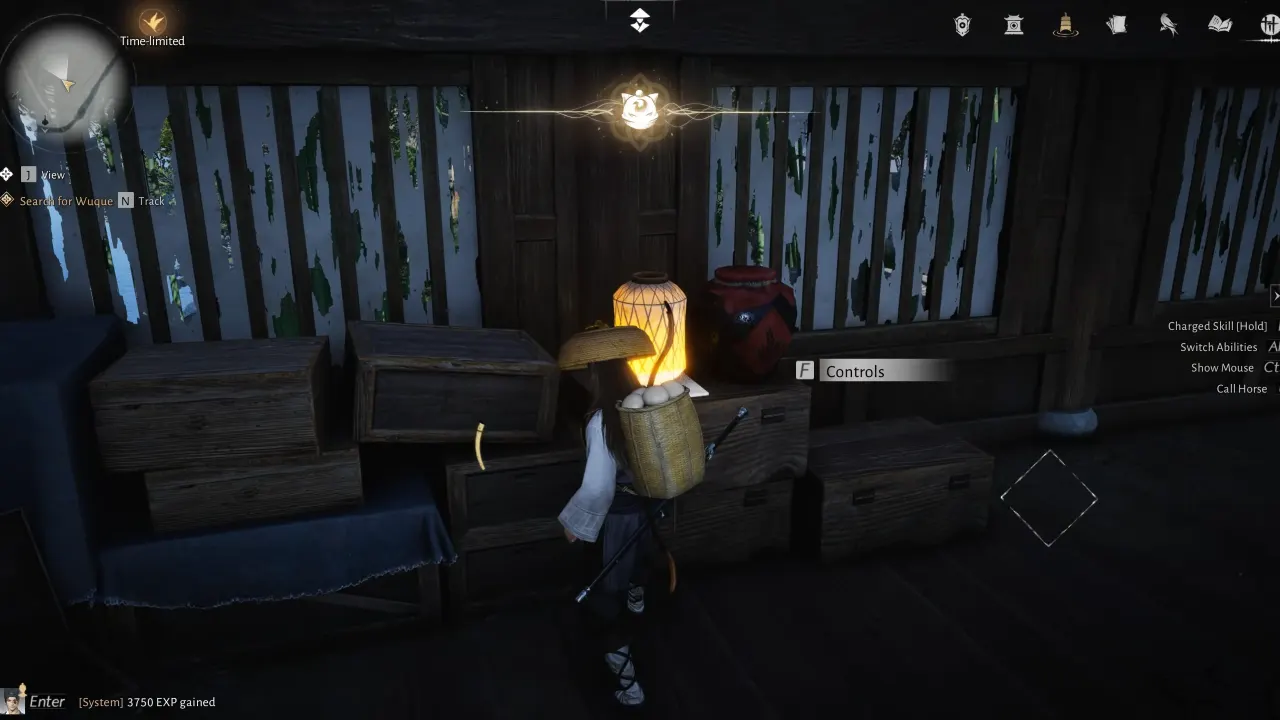Screen dimensions: 1280x720
Task: Click the stacked cards icon
Action: 1117,25
